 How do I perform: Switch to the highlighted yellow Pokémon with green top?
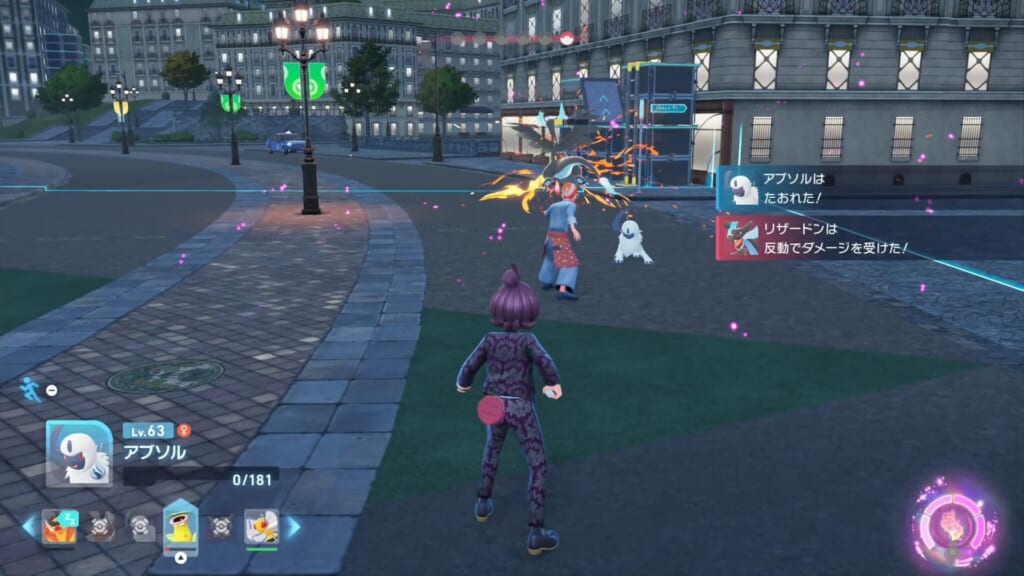pyautogui.click(x=181, y=526)
